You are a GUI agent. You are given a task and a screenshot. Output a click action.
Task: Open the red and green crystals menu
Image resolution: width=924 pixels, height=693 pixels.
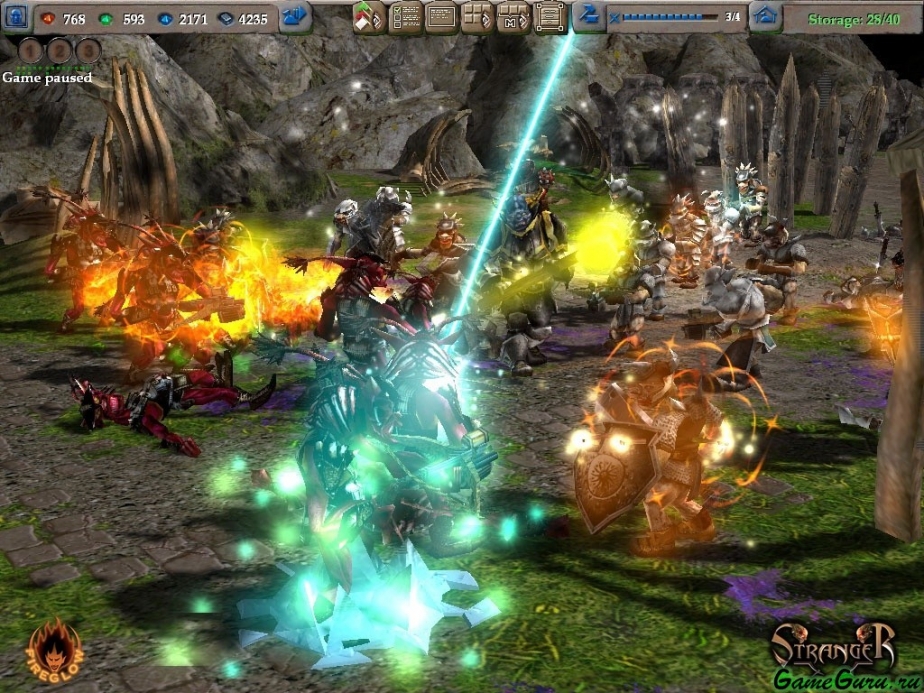[368, 17]
